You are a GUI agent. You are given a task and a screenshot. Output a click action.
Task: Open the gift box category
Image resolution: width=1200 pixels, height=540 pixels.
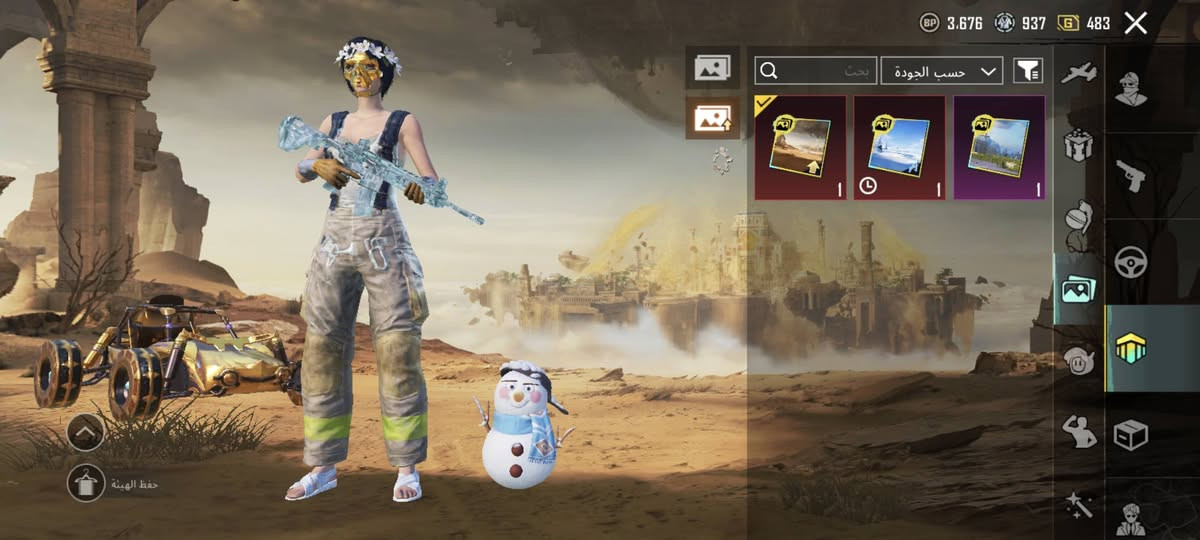tap(1079, 146)
